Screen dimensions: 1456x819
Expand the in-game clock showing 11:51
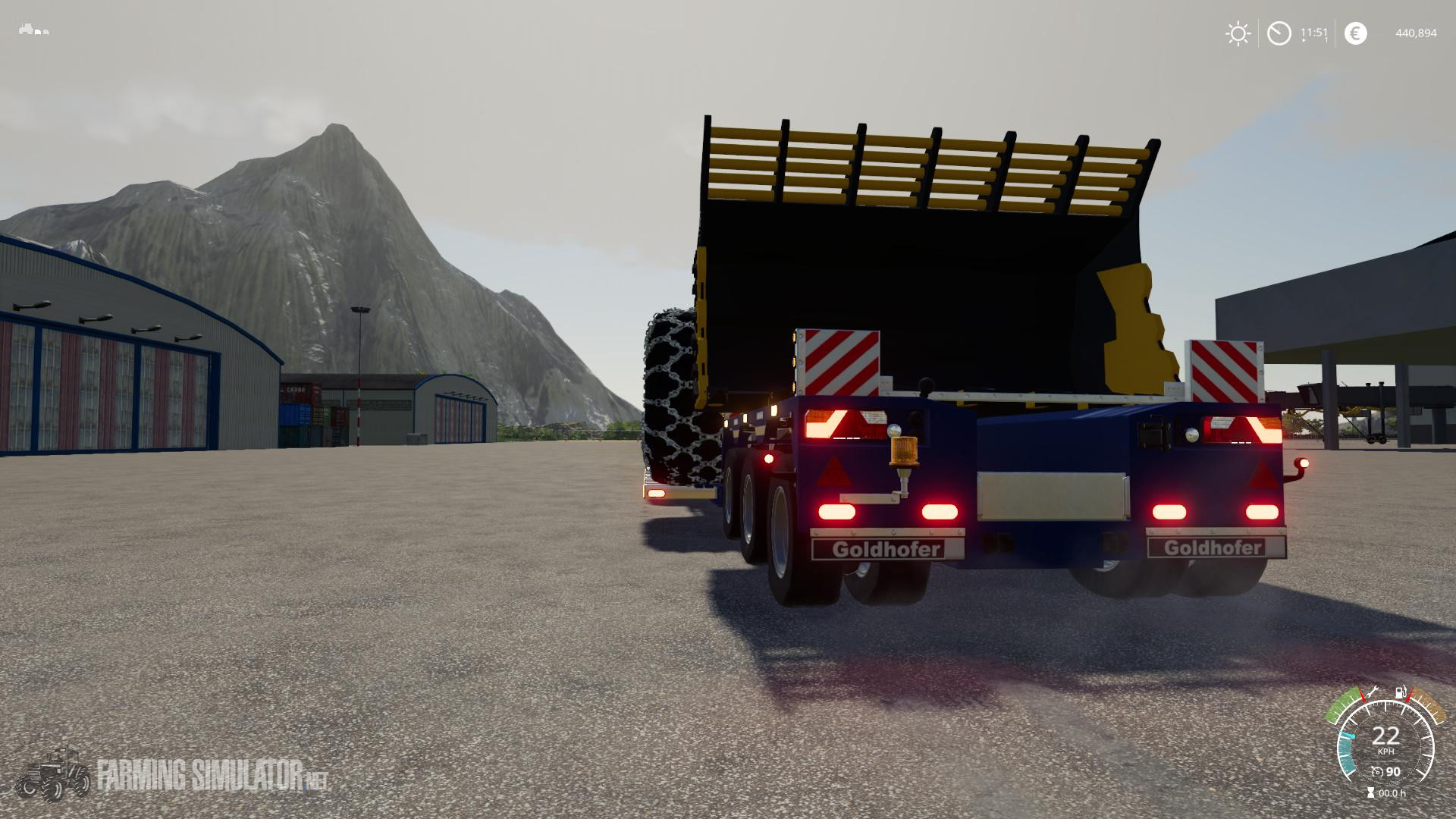1312,33
